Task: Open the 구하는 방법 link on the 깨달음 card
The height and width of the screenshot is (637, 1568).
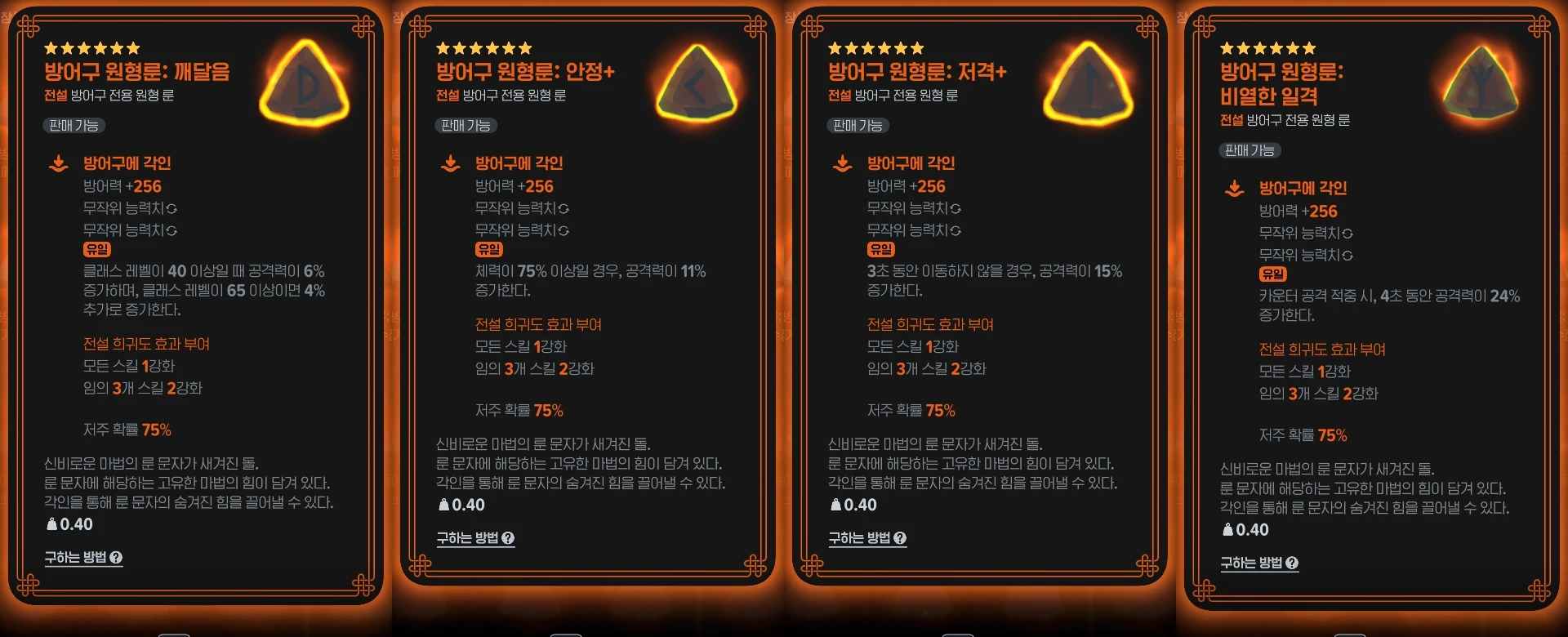Action: tap(78, 557)
